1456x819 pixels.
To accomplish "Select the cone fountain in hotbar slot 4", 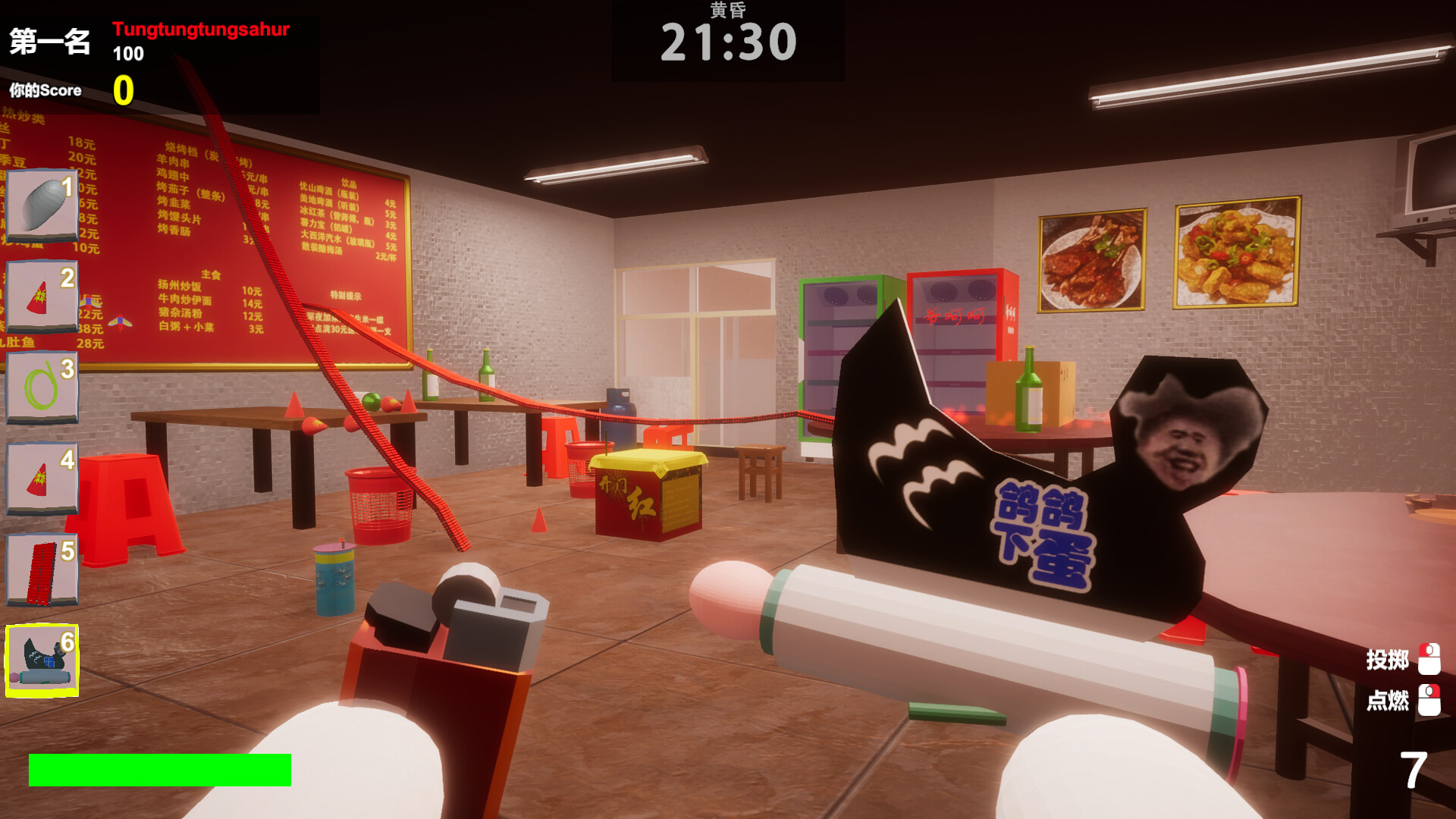I will pos(42,478).
